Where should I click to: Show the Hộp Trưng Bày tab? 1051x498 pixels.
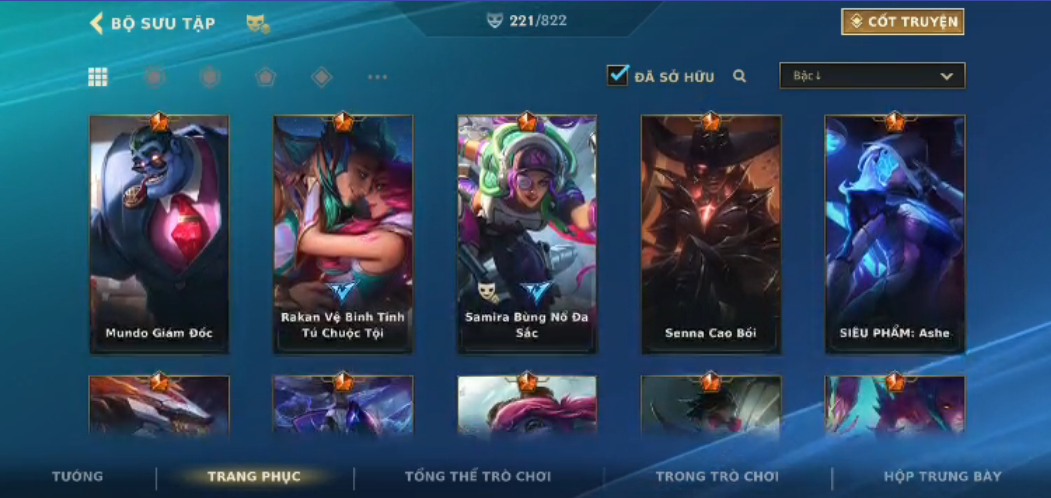coord(942,477)
